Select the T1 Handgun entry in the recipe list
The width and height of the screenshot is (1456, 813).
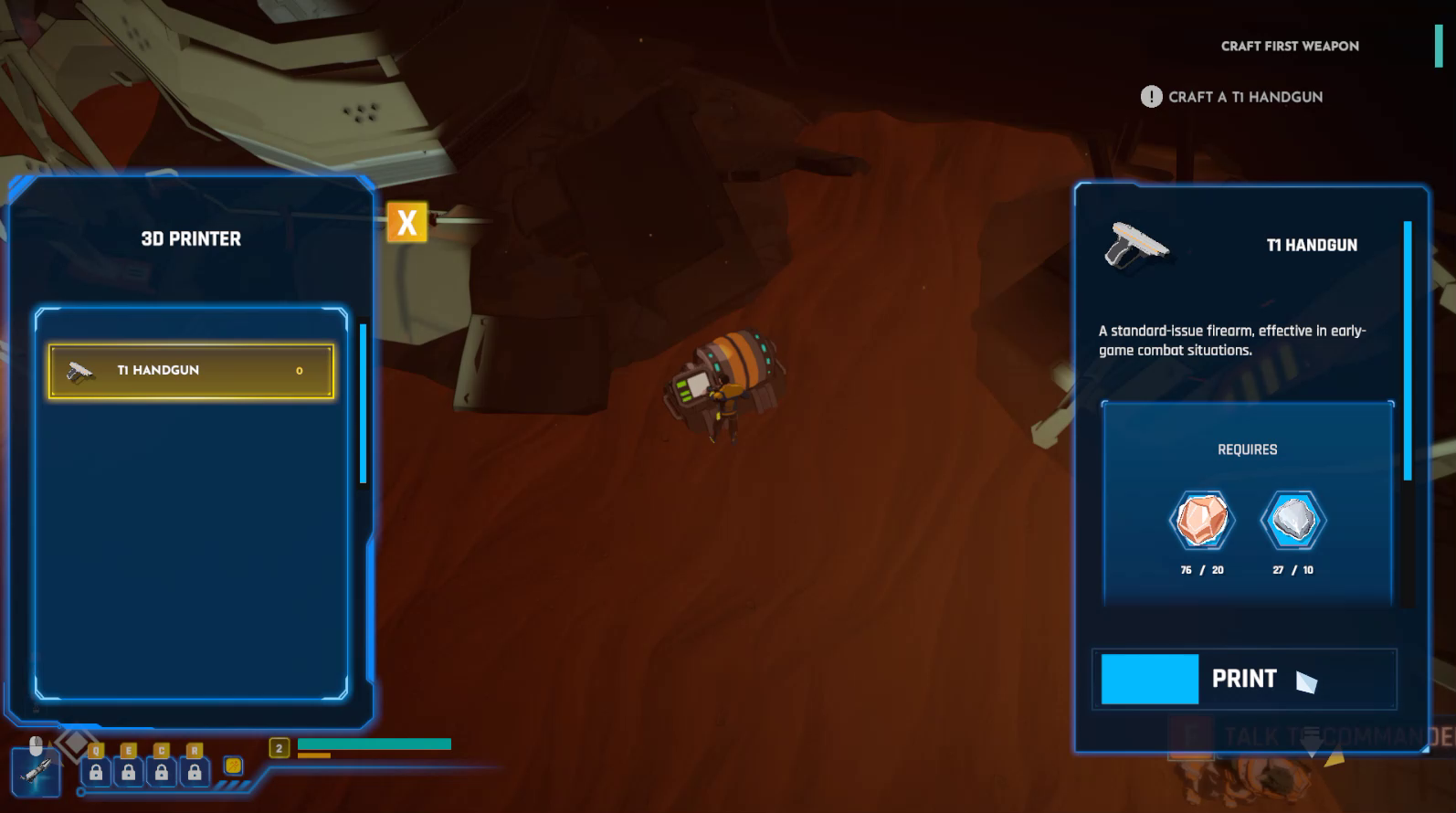[x=189, y=369]
